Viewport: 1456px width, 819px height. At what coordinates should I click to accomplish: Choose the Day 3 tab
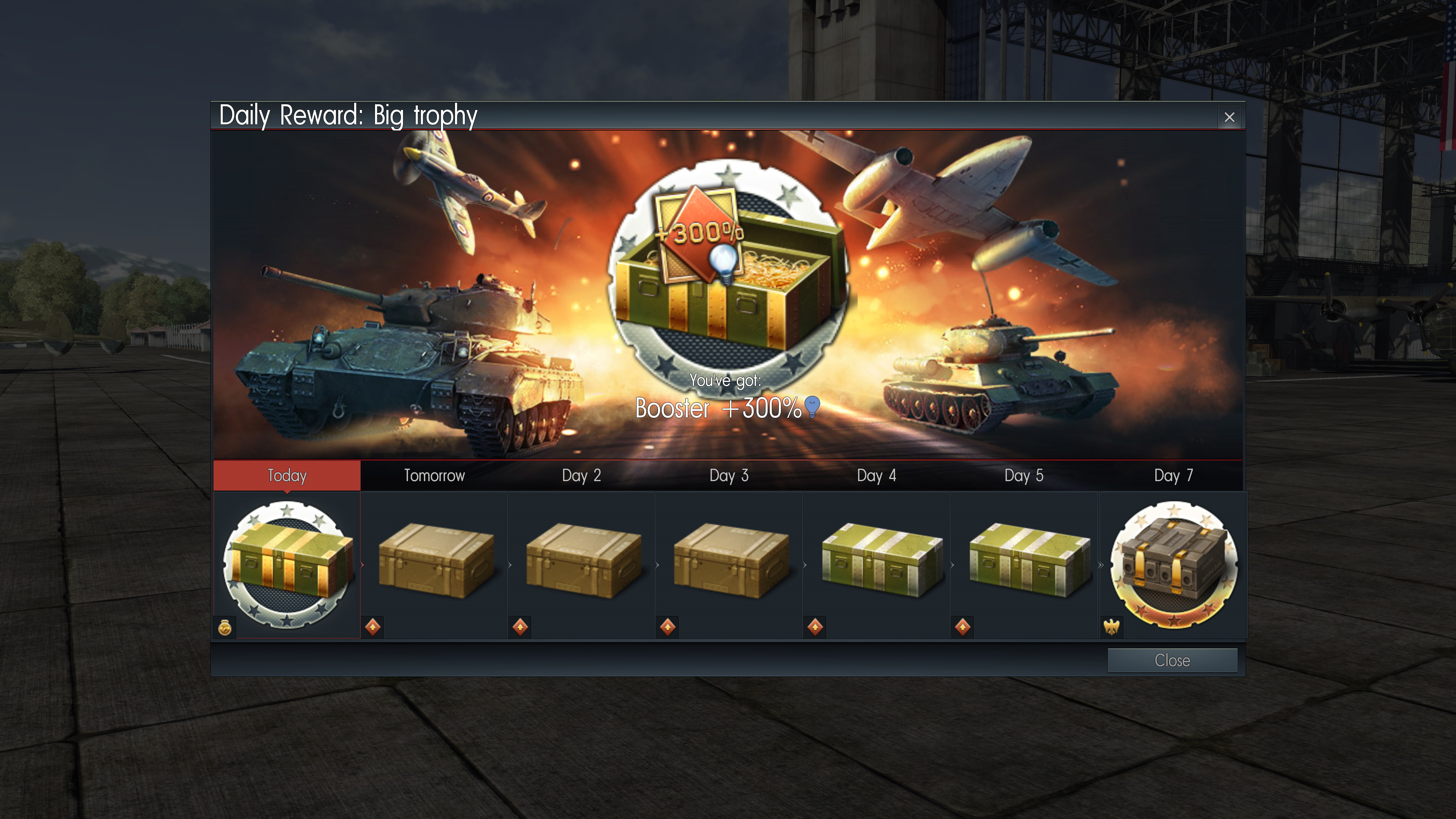[x=728, y=475]
